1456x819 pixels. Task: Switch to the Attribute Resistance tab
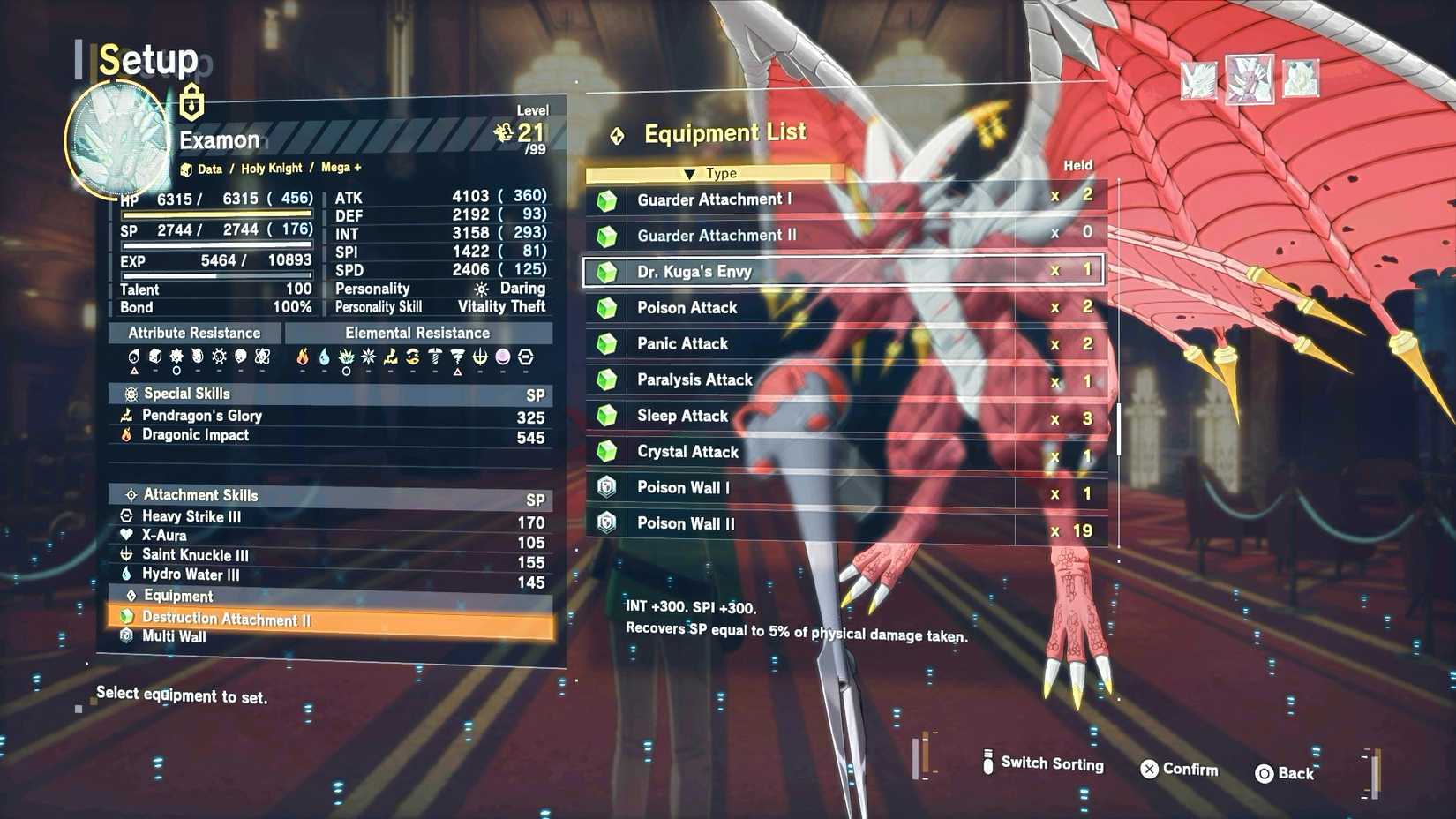pyautogui.click(x=194, y=333)
